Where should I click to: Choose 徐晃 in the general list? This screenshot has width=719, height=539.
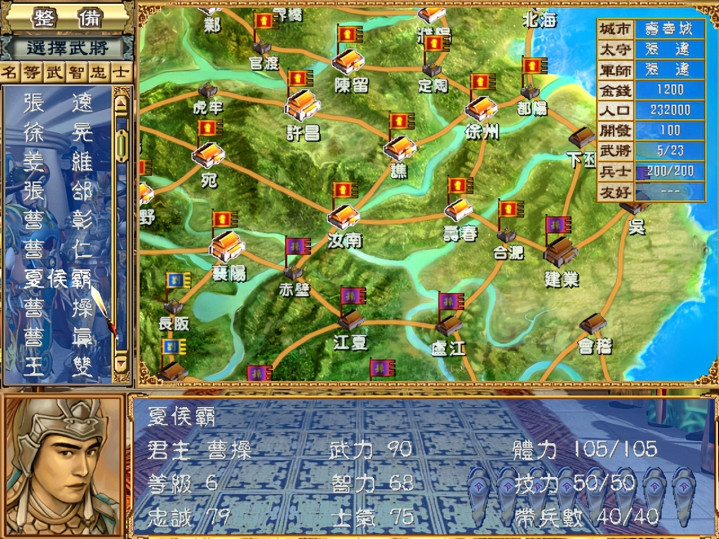56,131
